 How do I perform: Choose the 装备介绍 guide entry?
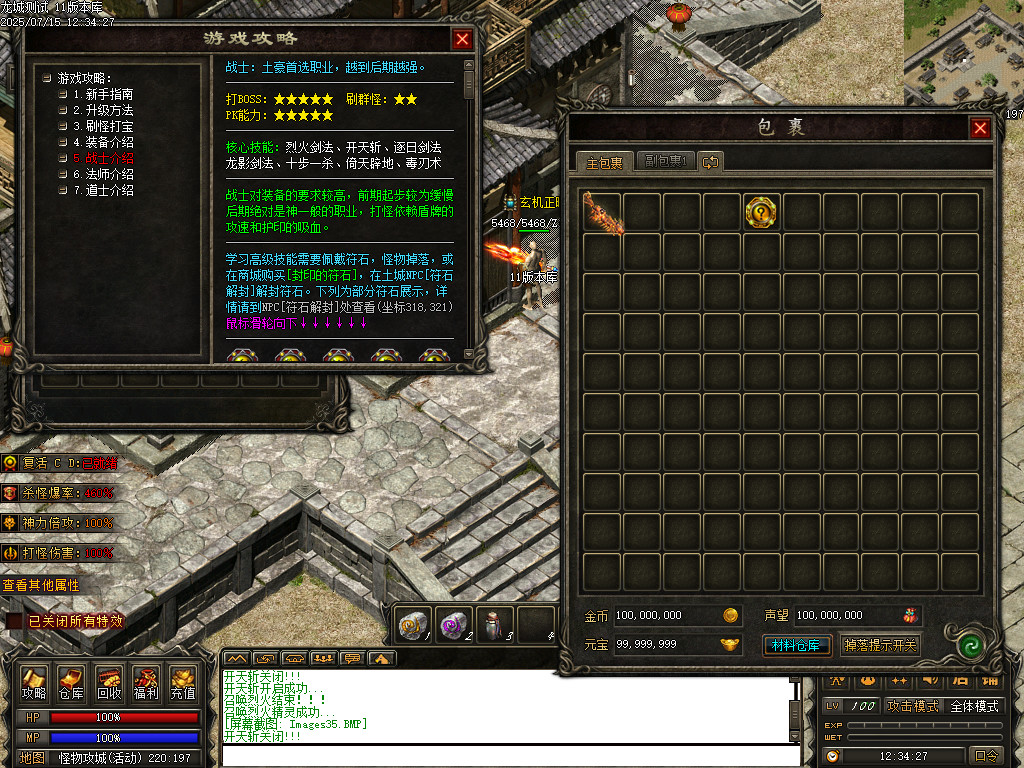click(x=109, y=142)
